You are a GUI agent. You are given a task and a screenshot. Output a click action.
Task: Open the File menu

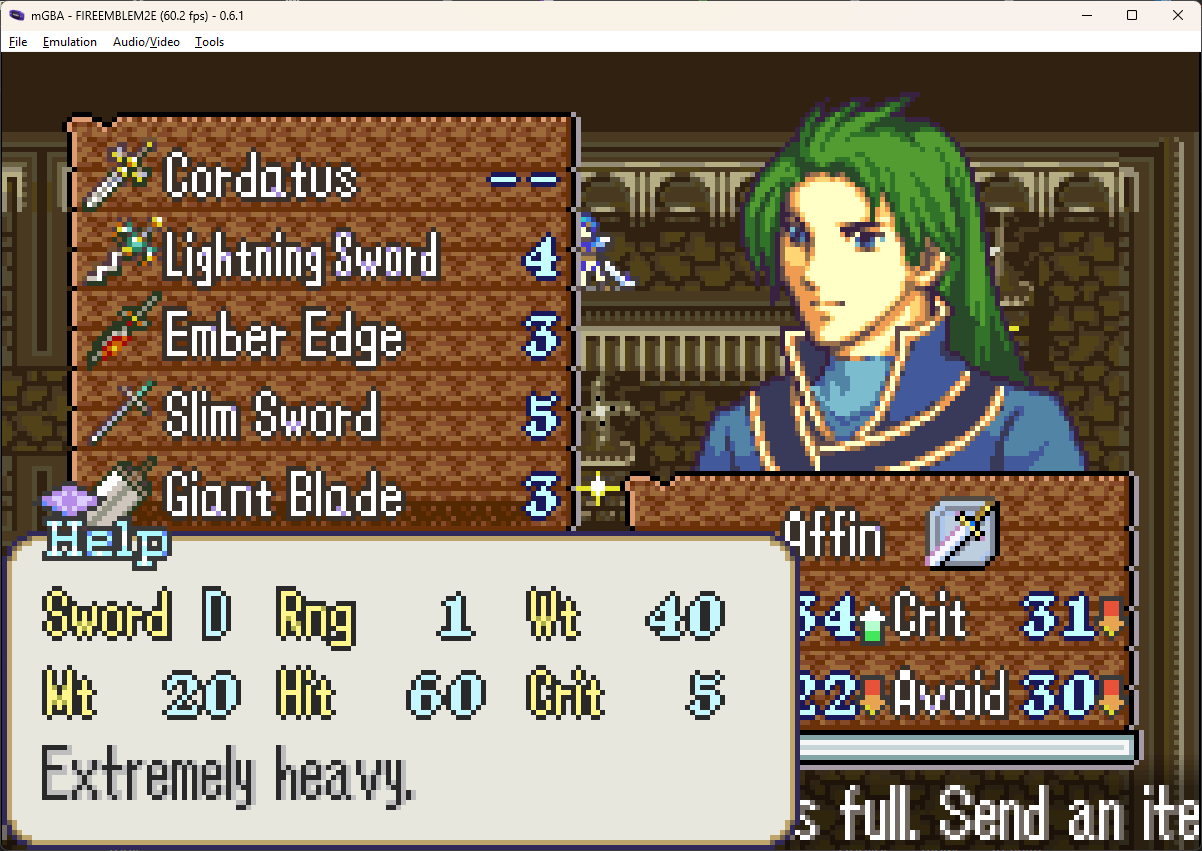(x=18, y=42)
